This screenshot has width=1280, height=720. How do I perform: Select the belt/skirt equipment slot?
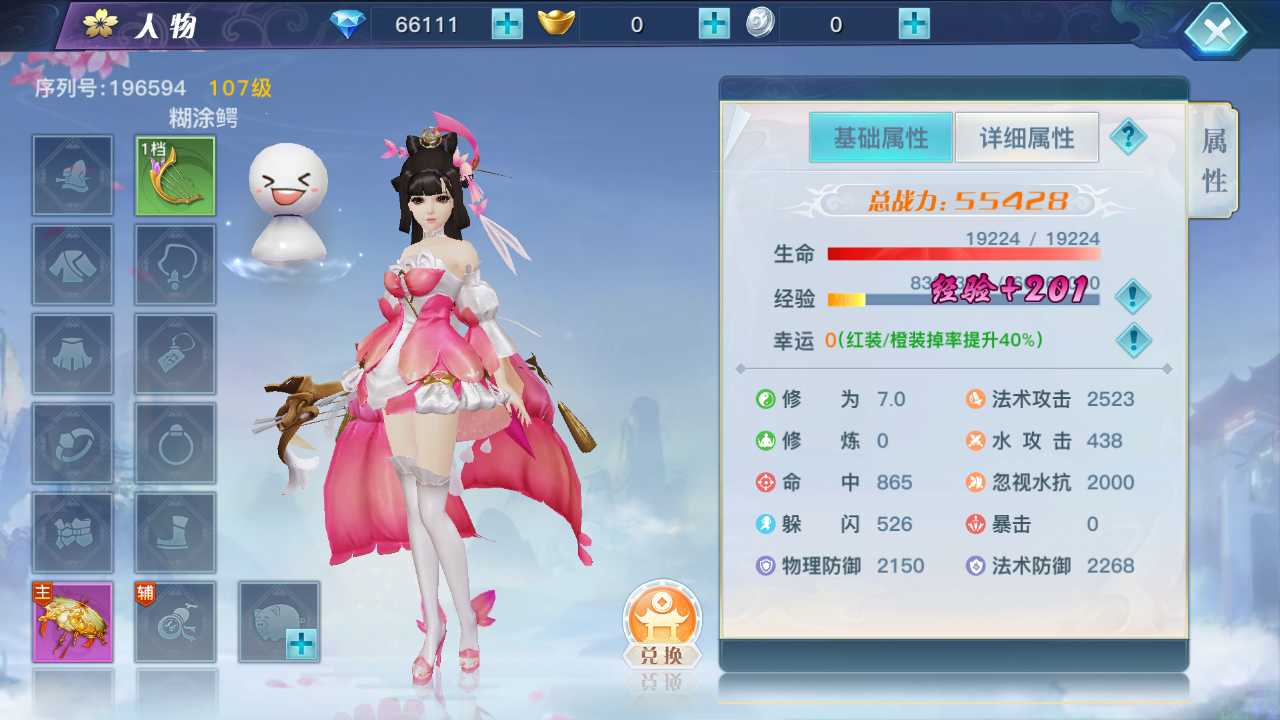[x=72, y=353]
